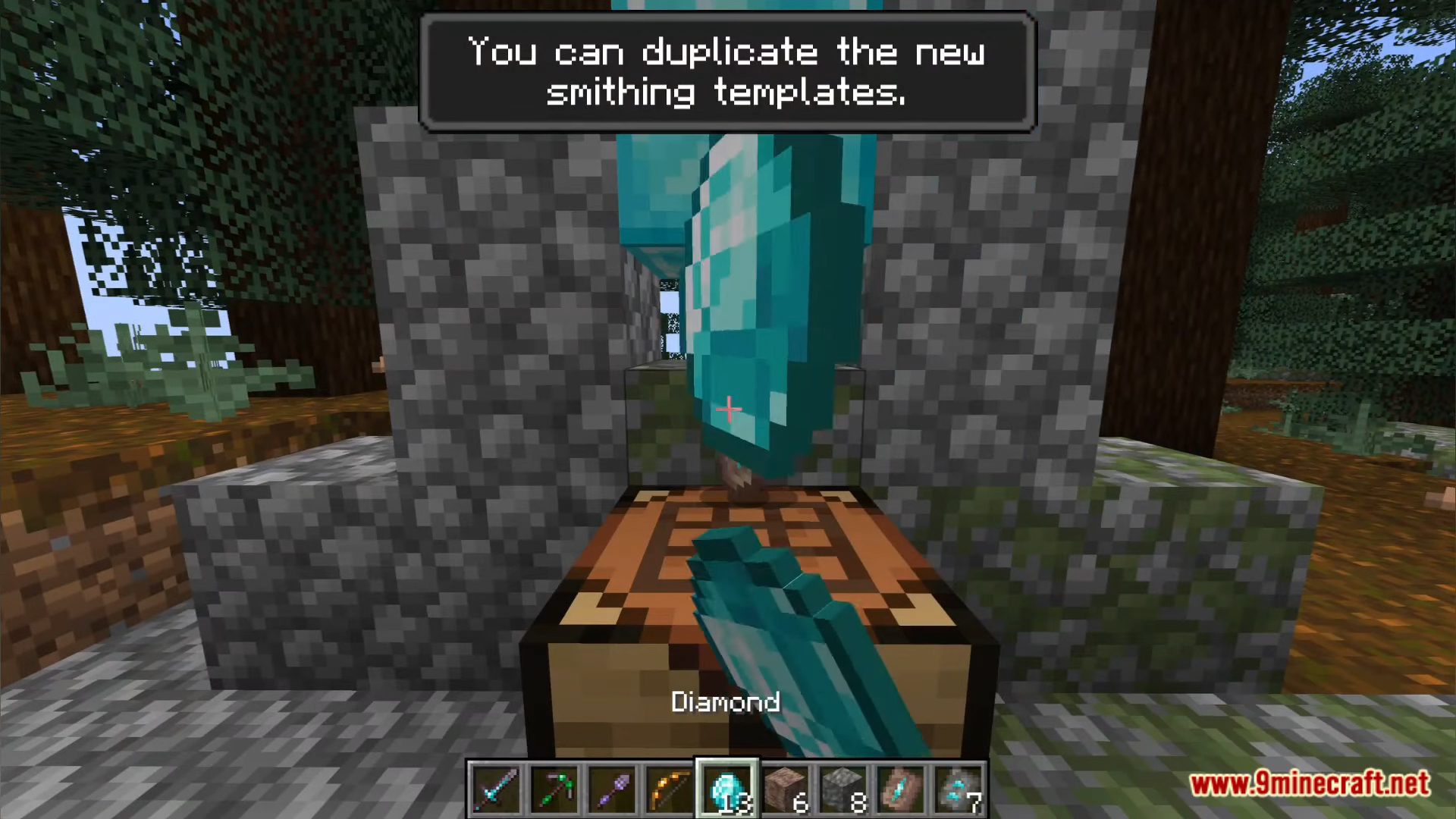Select the diamond ore stack of 7

pyautogui.click(x=958, y=789)
